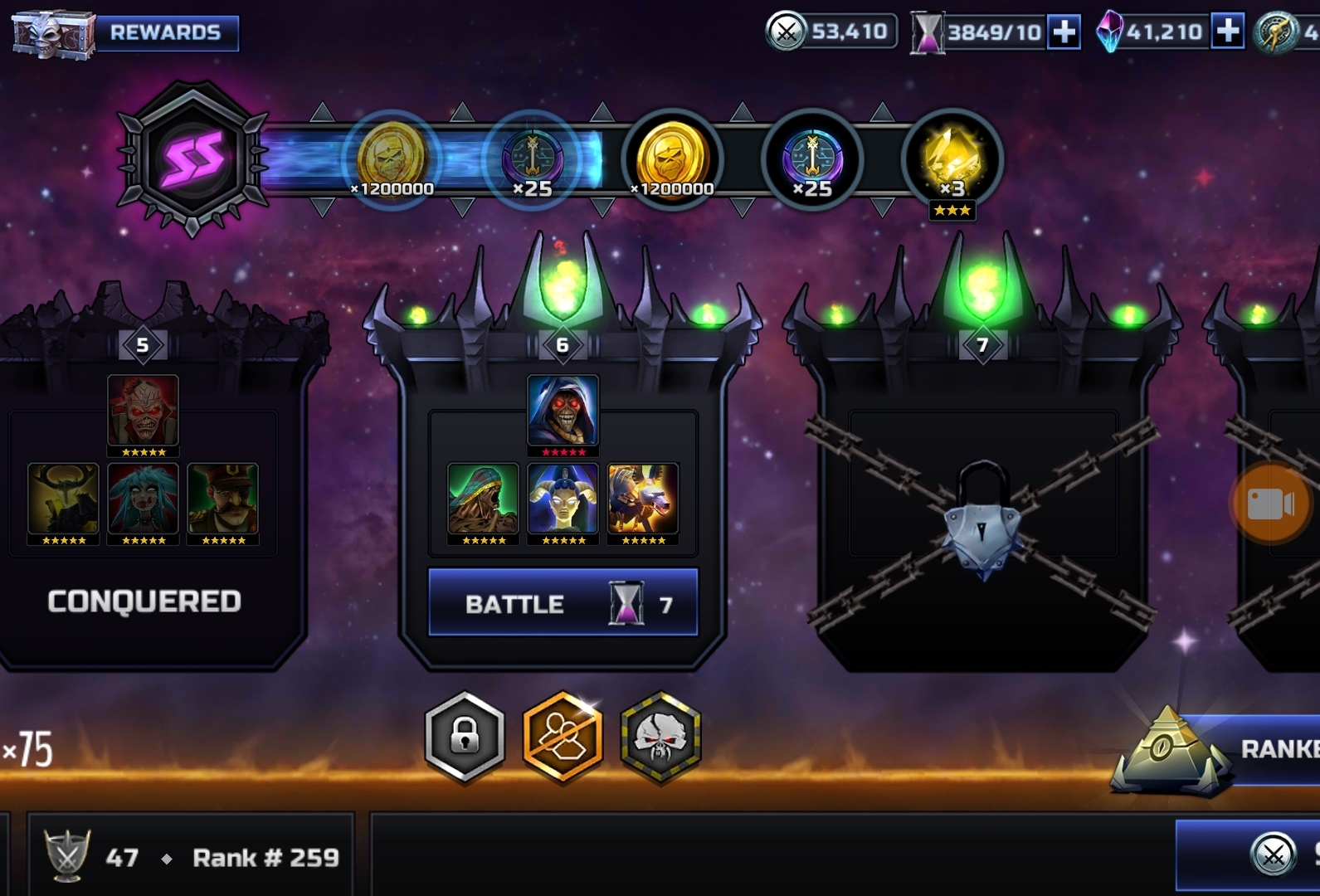Tap the padlock hexagon modifier icon
The width and height of the screenshot is (1320, 896).
click(x=465, y=737)
